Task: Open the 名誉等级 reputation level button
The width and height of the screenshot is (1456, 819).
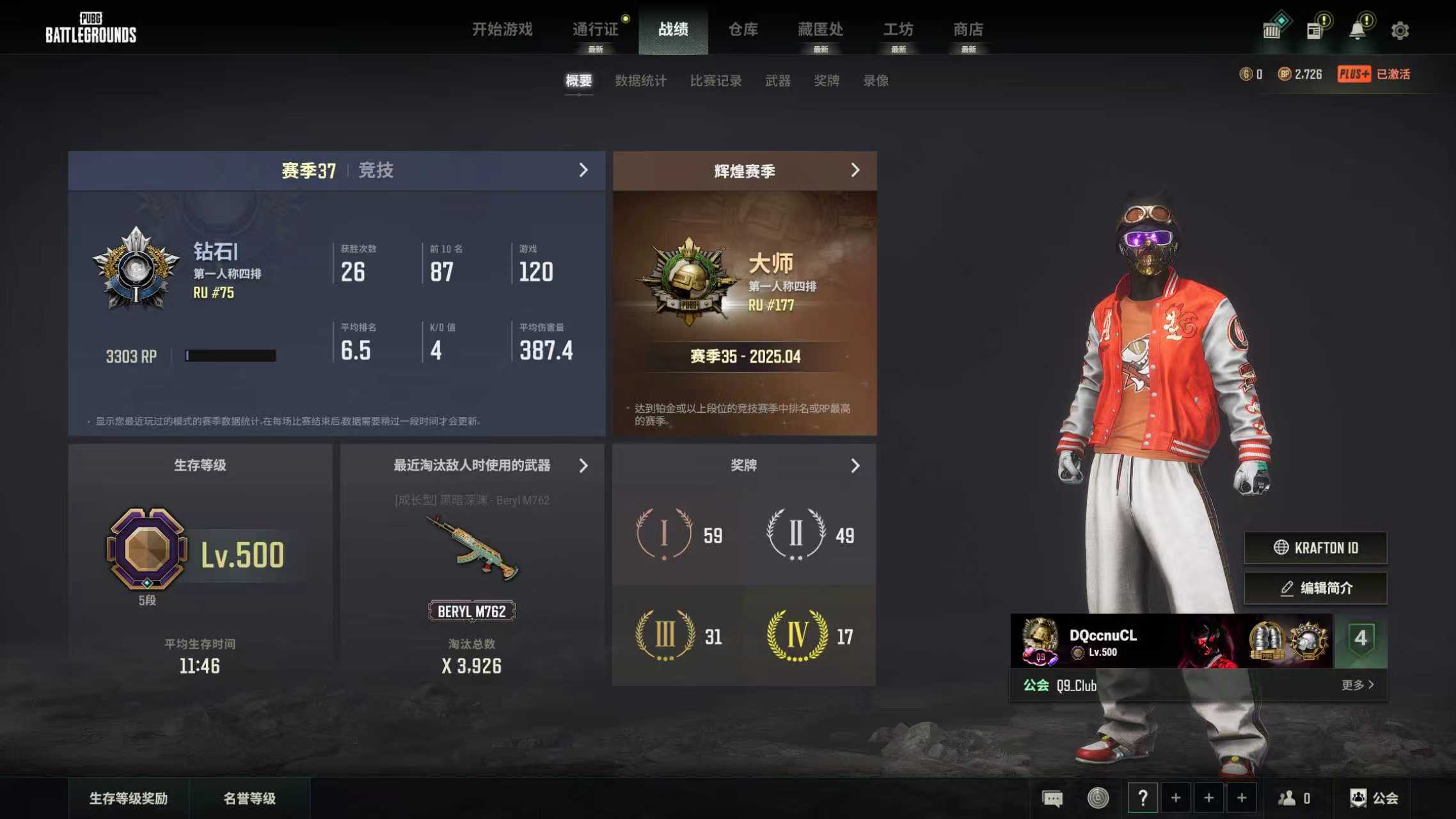Action: click(249, 799)
